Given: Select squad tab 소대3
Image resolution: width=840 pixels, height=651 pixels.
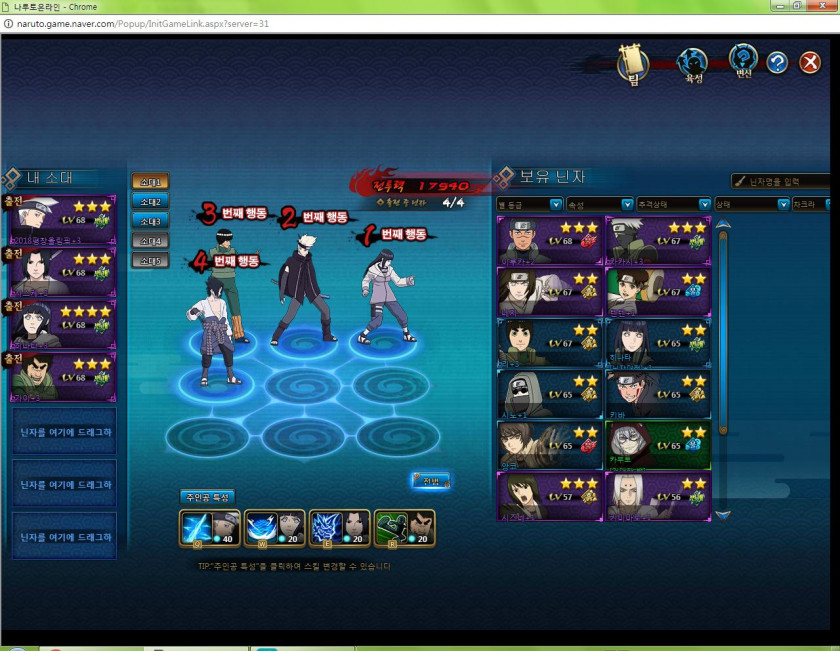Looking at the screenshot, I should 150,221.
